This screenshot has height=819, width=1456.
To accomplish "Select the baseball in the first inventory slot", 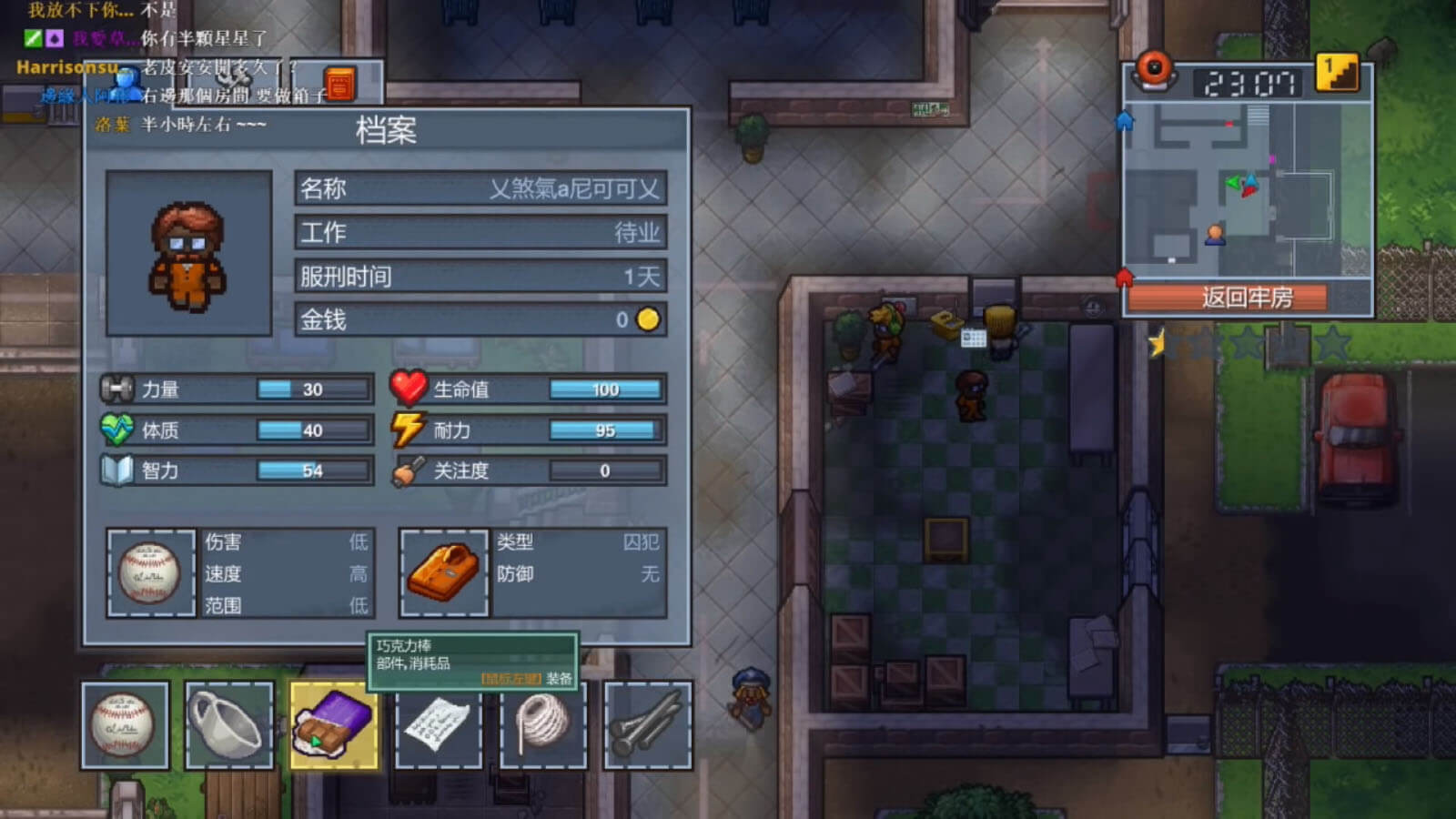I will point(126,723).
